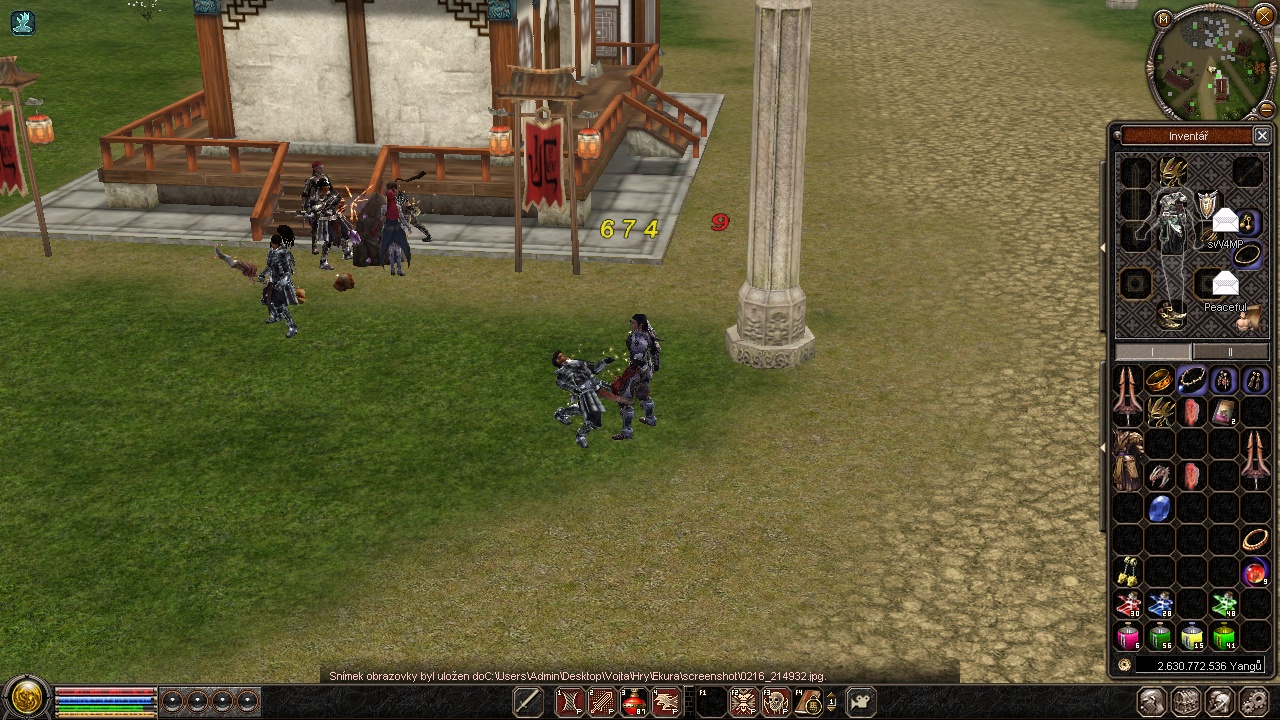This screenshot has width=1280, height=720.
Task: Switch to inventory page II
Action: 1230,352
